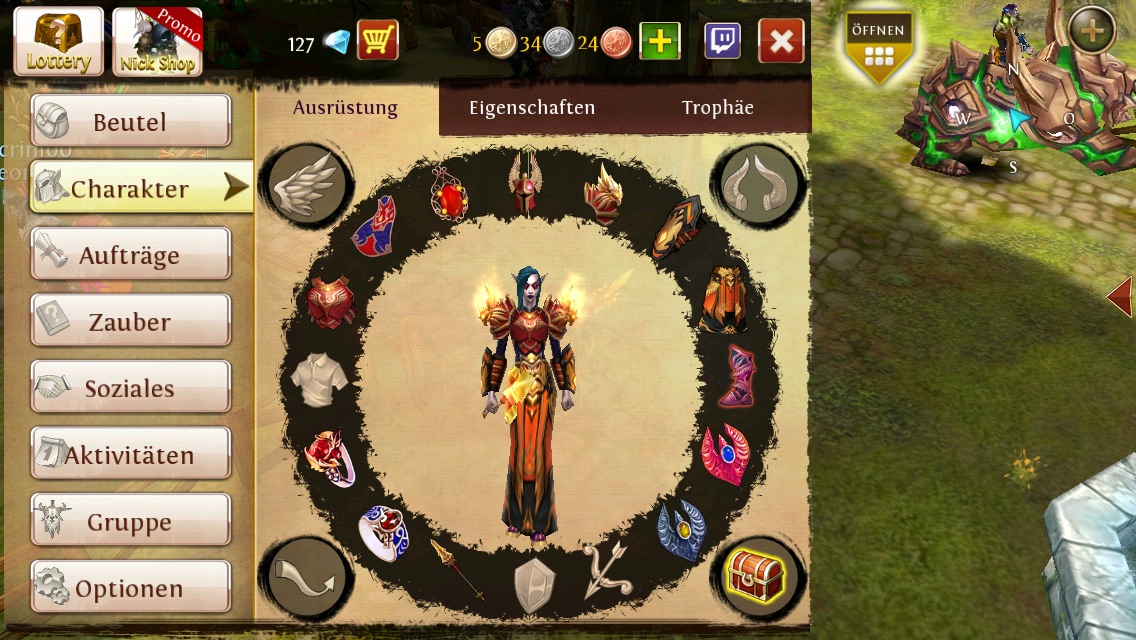The height and width of the screenshot is (640, 1136).
Task: Open the Lottery chest
Action: 58,42
